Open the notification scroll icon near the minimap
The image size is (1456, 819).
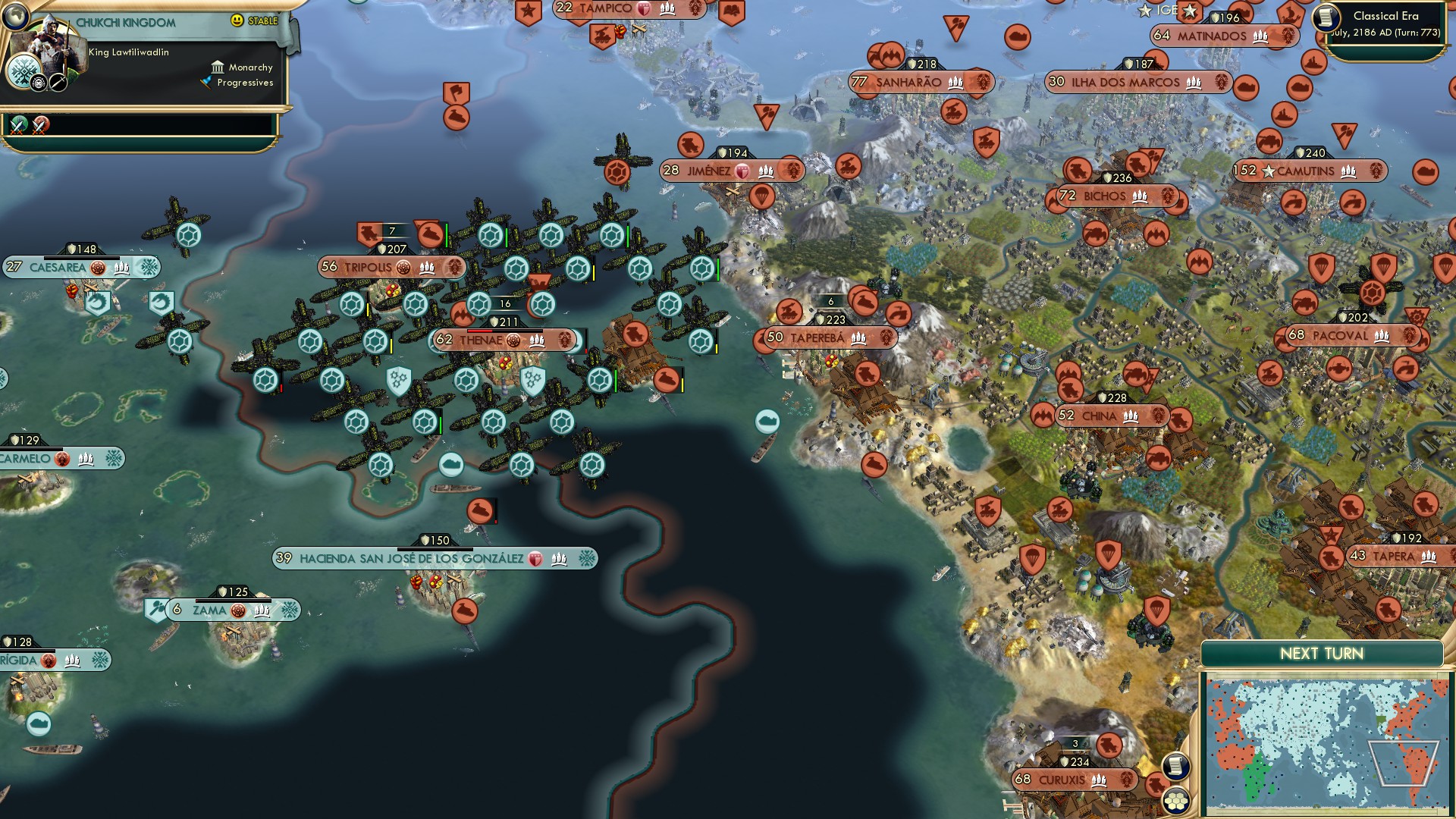pos(1176,767)
